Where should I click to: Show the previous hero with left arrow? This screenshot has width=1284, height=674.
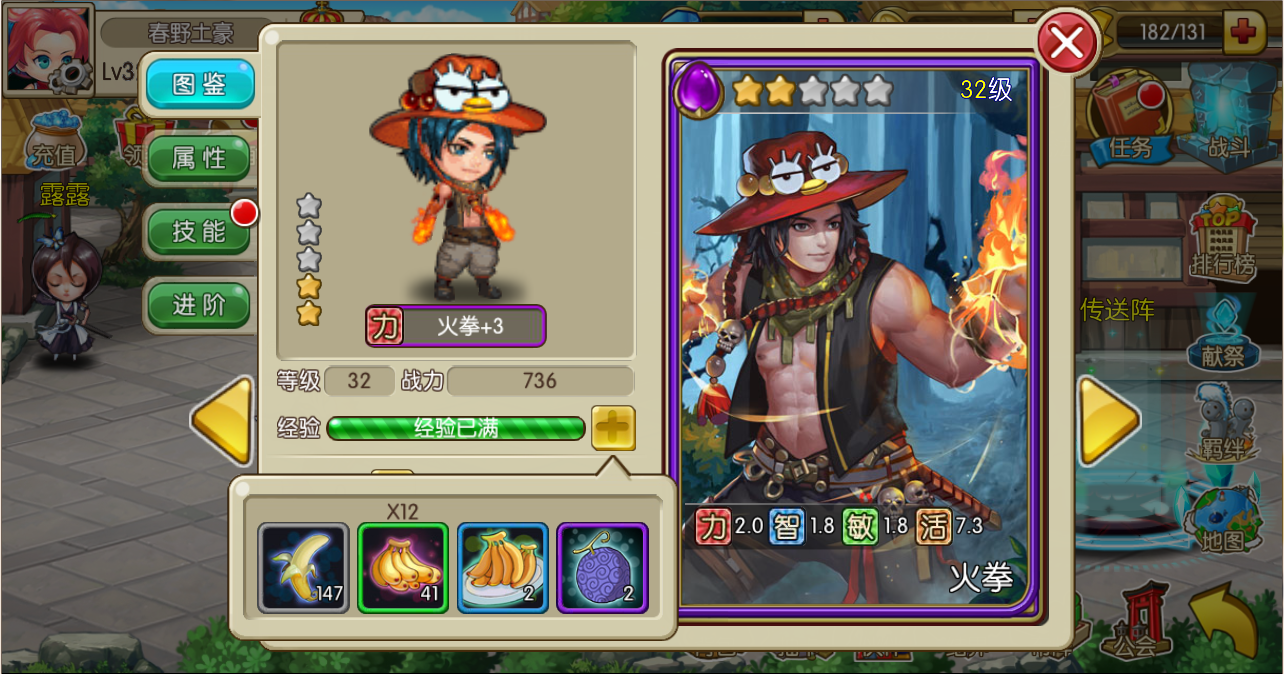[x=222, y=420]
